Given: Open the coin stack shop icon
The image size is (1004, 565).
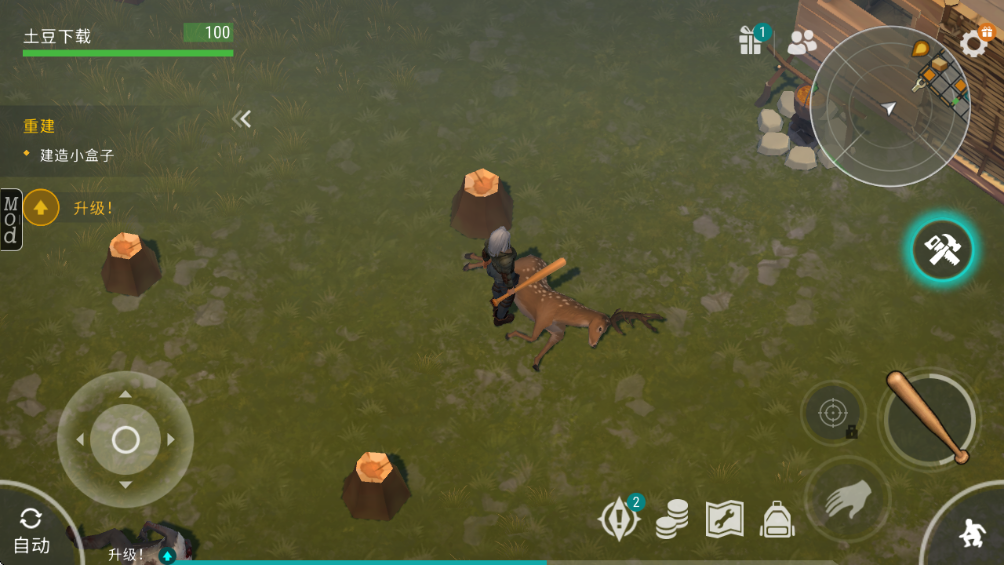Looking at the screenshot, I should coord(672,519).
